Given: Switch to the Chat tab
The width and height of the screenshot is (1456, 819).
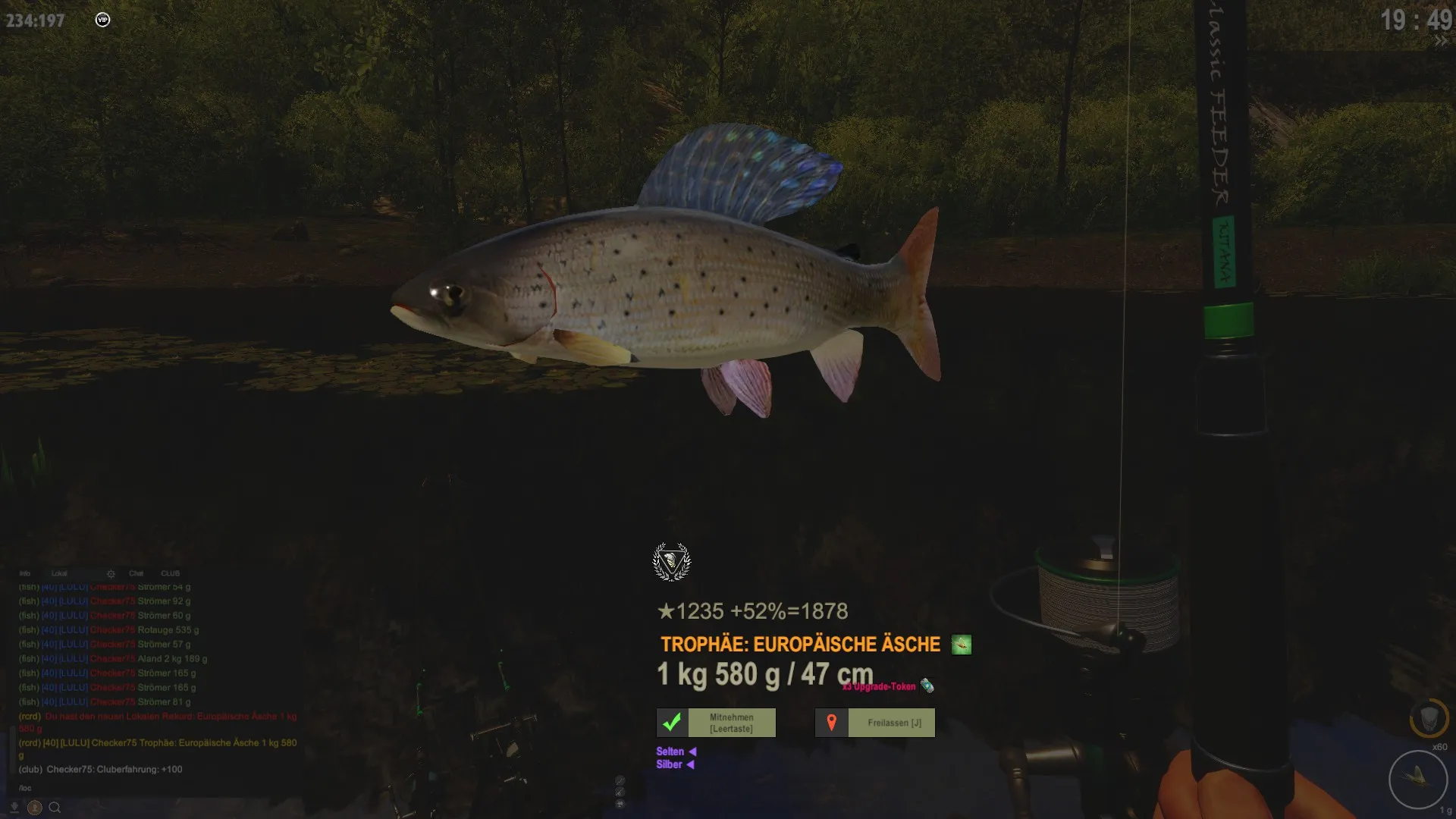Looking at the screenshot, I should tap(136, 573).
